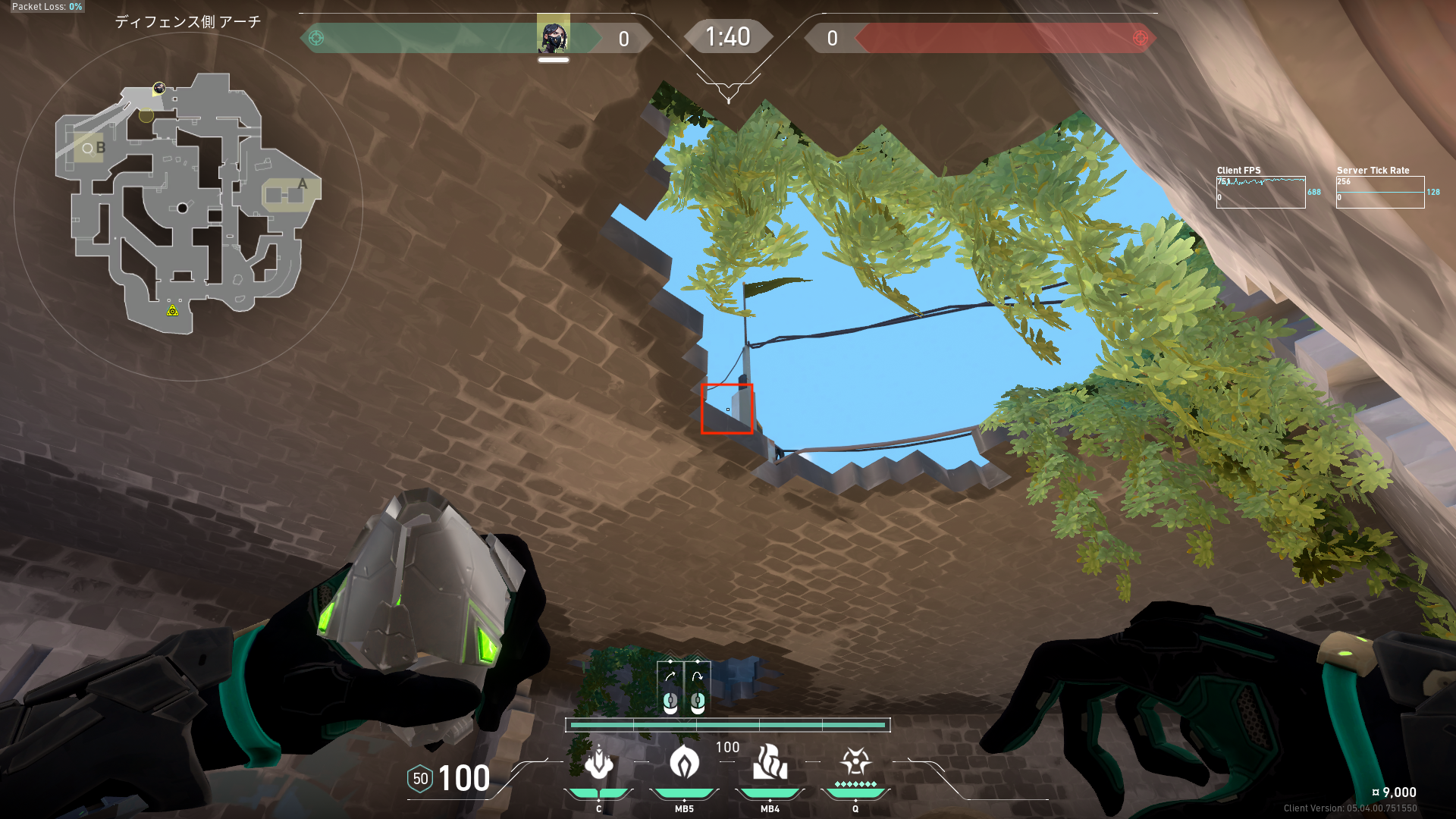Viewport: 1456px width, 819px height.
Task: Use the Toxic Screen ability icon
Action: [x=770, y=763]
